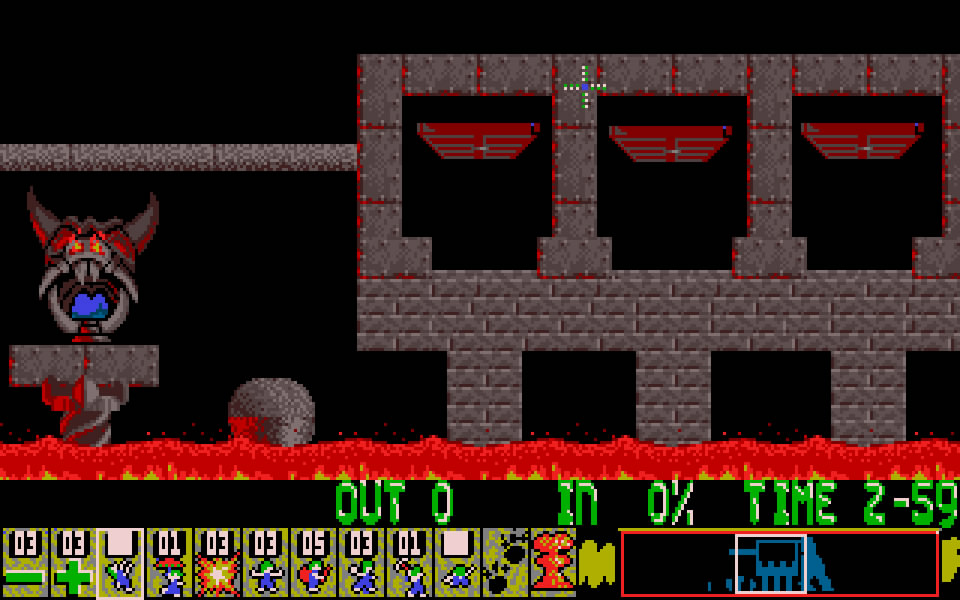Select the Builder skill
This screenshot has width=960, height=600.
tap(312, 563)
